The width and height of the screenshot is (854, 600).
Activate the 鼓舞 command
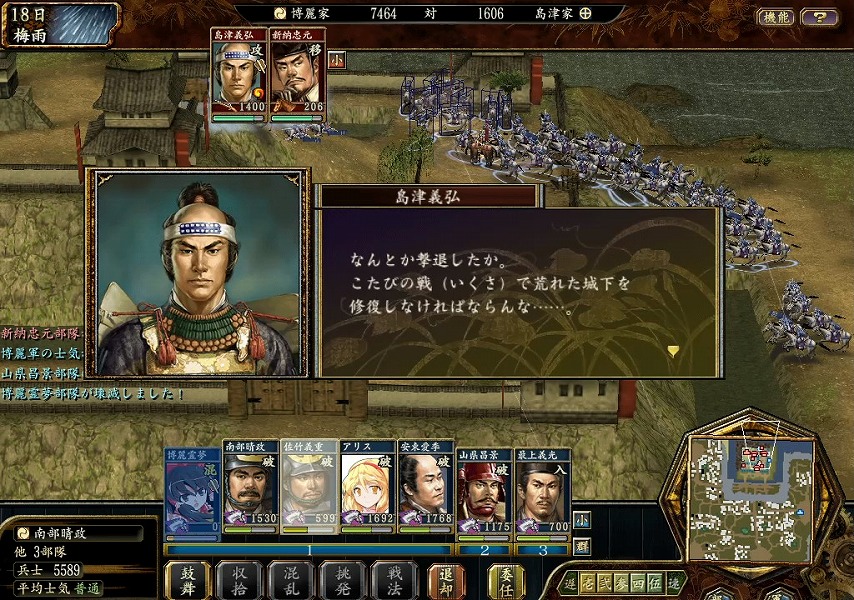coord(188,580)
